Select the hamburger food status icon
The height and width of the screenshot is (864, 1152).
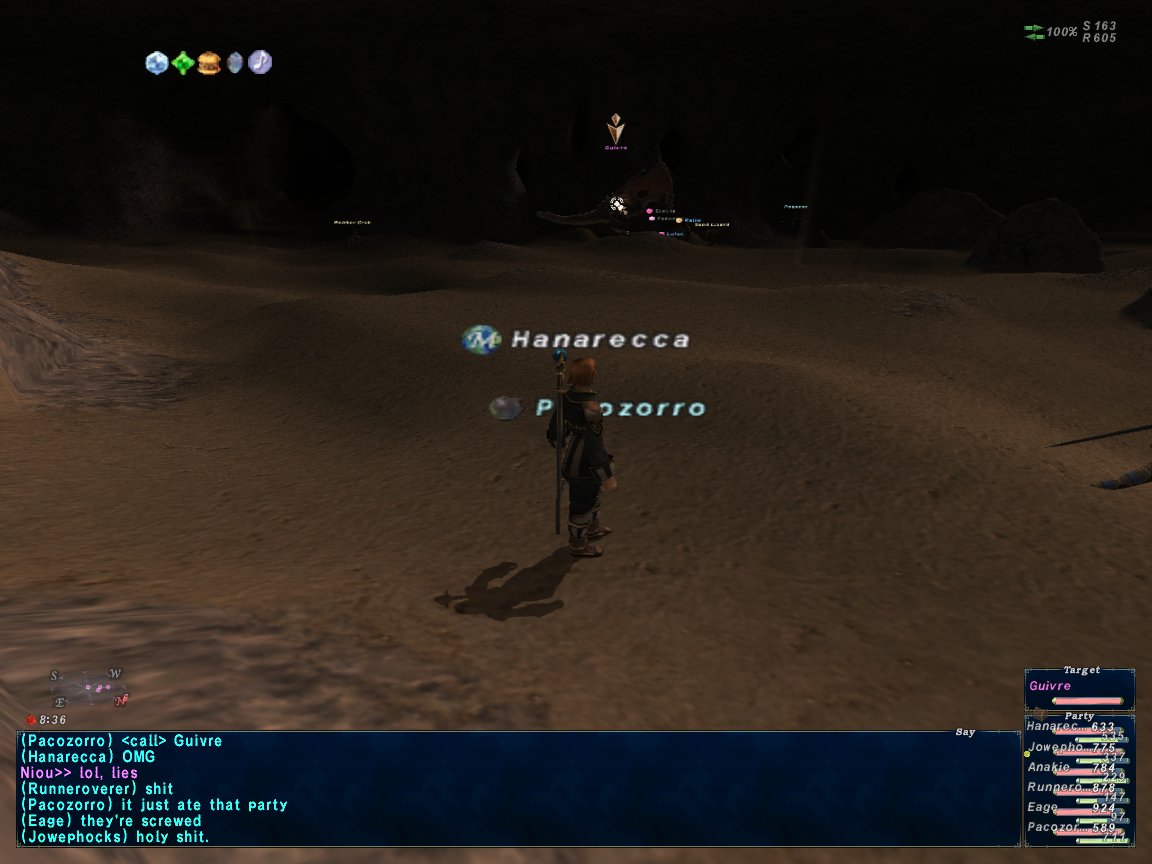pos(208,63)
